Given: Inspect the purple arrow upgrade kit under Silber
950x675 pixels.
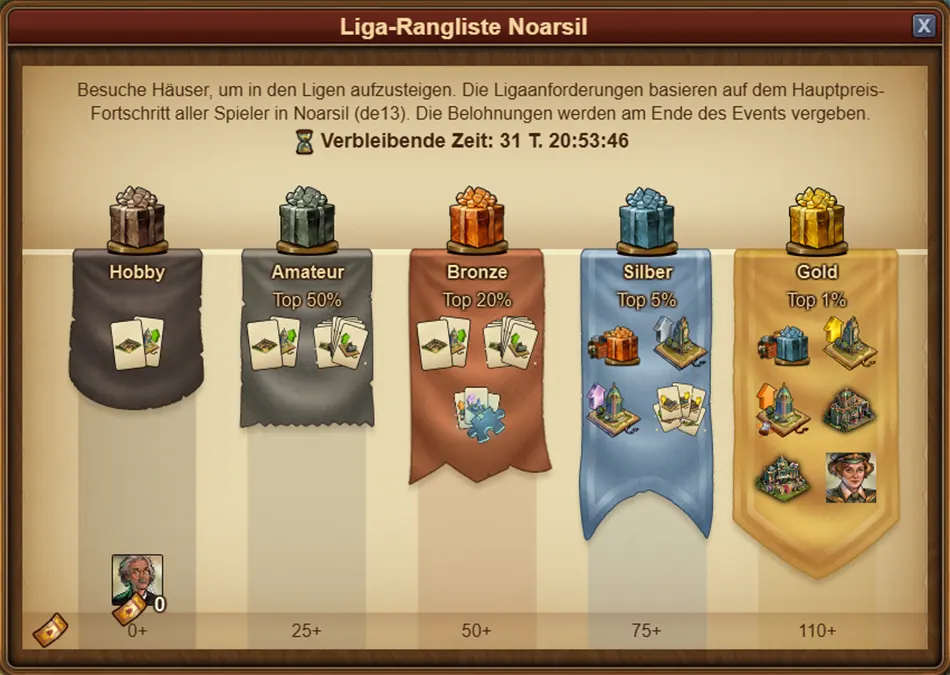Looking at the screenshot, I should pos(612,408).
